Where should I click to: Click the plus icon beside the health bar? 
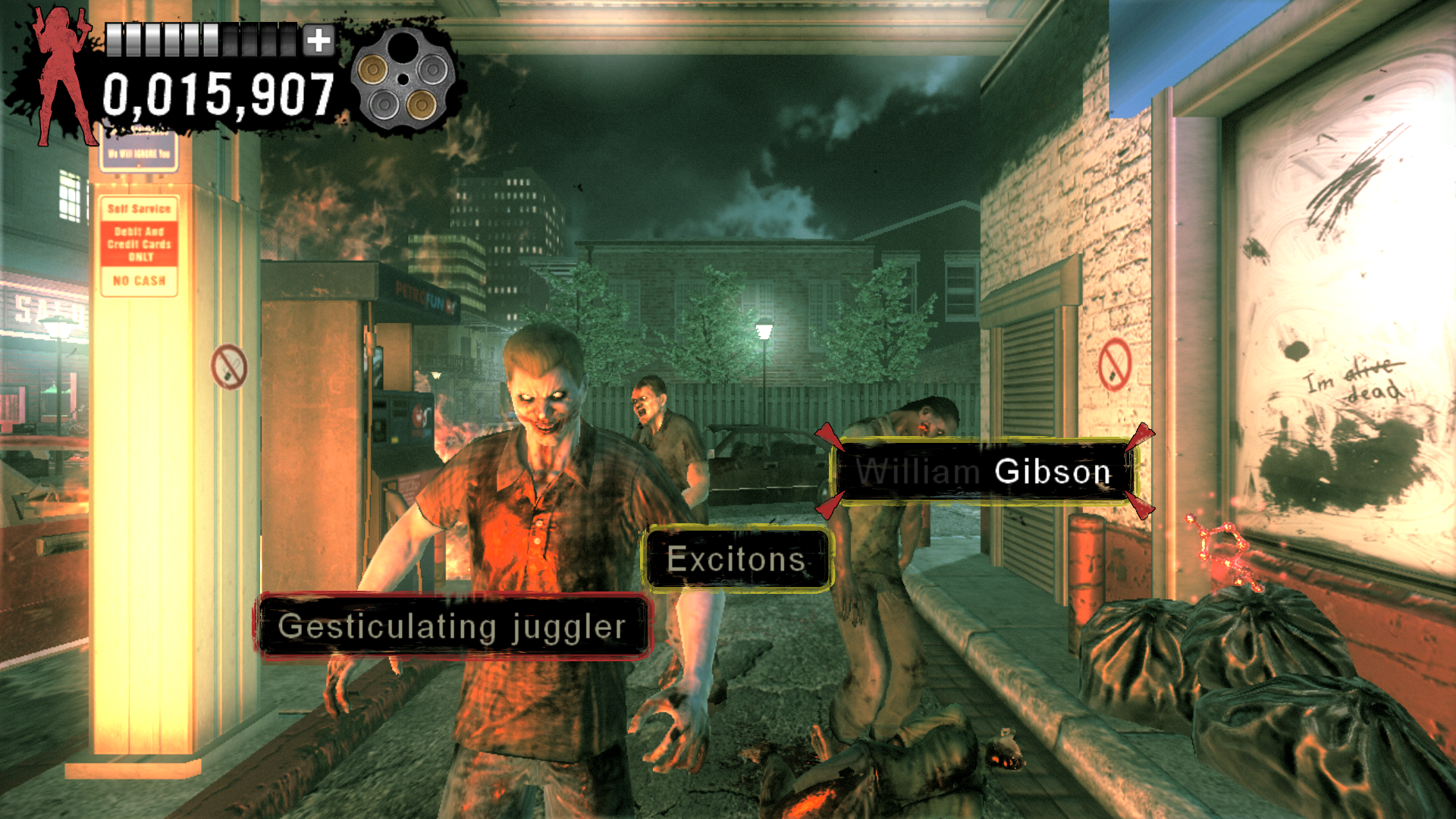(319, 40)
